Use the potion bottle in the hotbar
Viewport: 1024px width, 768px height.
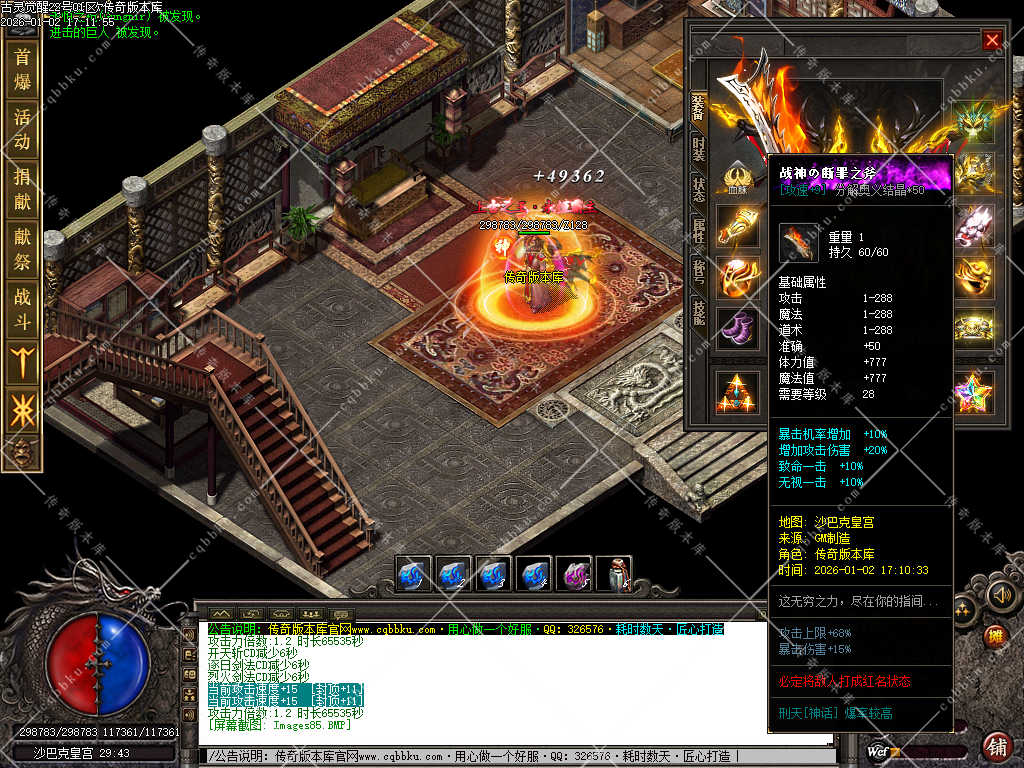(x=613, y=575)
